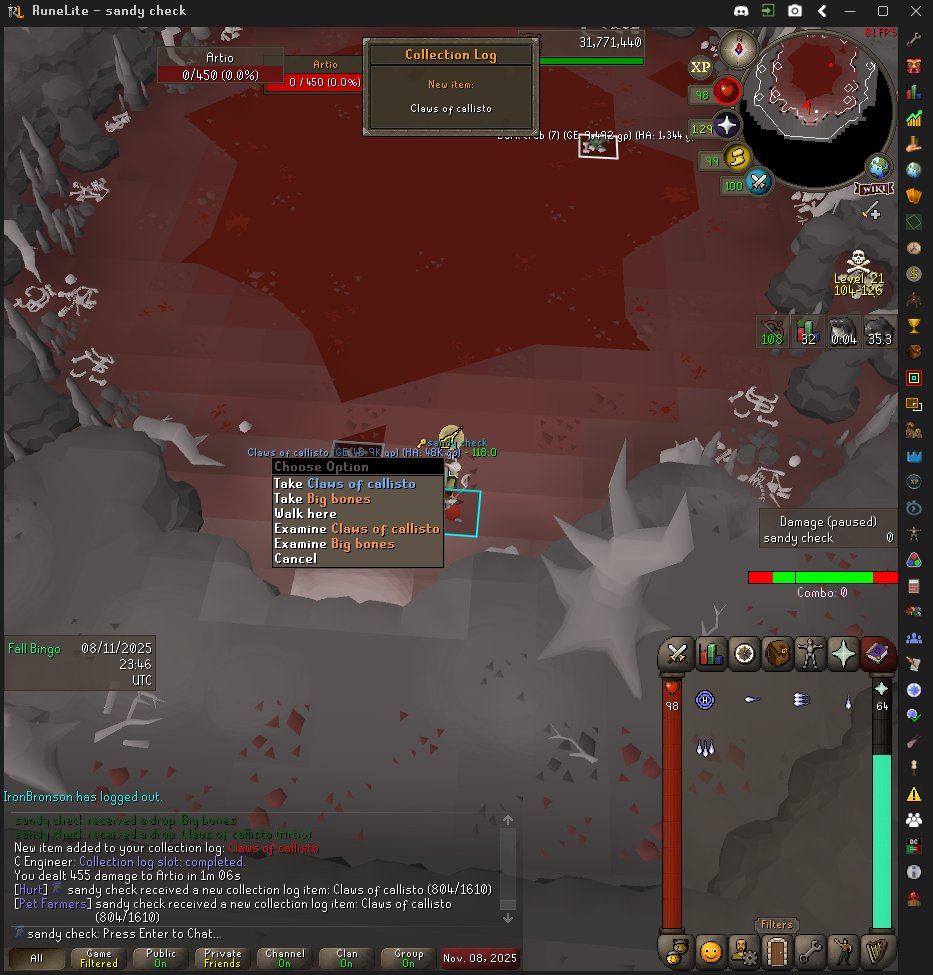Image resolution: width=933 pixels, height=975 pixels.
Task: Open the Prayer tab
Action: tap(844, 654)
